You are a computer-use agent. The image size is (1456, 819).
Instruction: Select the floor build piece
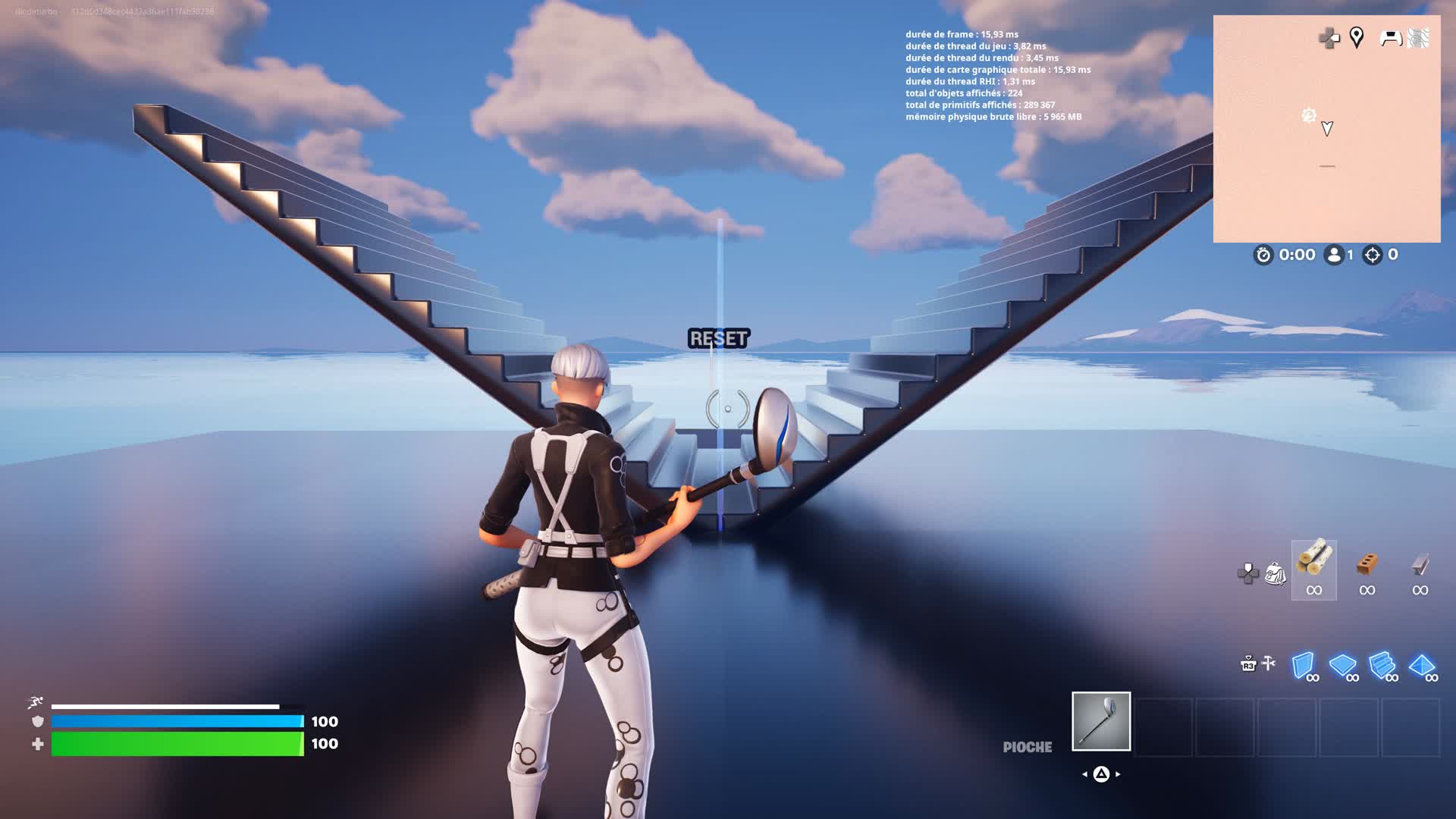pyautogui.click(x=1342, y=666)
